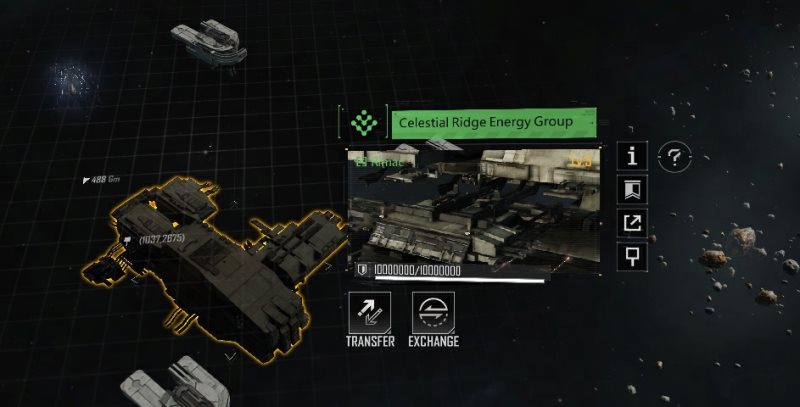Click the question mark help icon
The width and height of the screenshot is (800, 407).
676,156
